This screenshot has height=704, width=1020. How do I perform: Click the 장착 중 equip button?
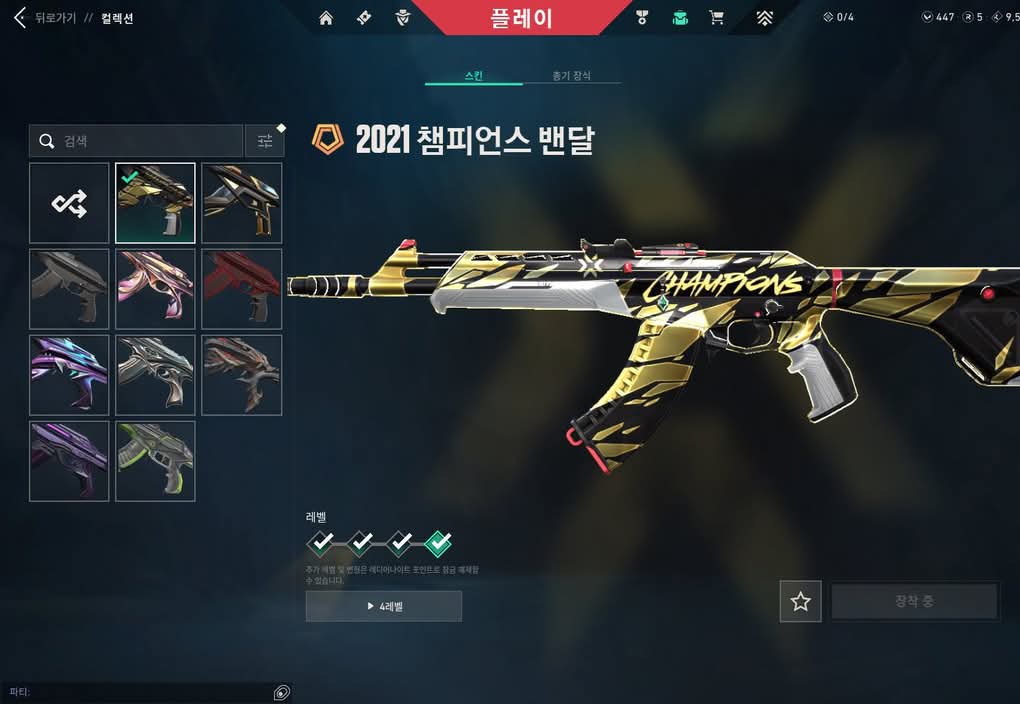(914, 602)
